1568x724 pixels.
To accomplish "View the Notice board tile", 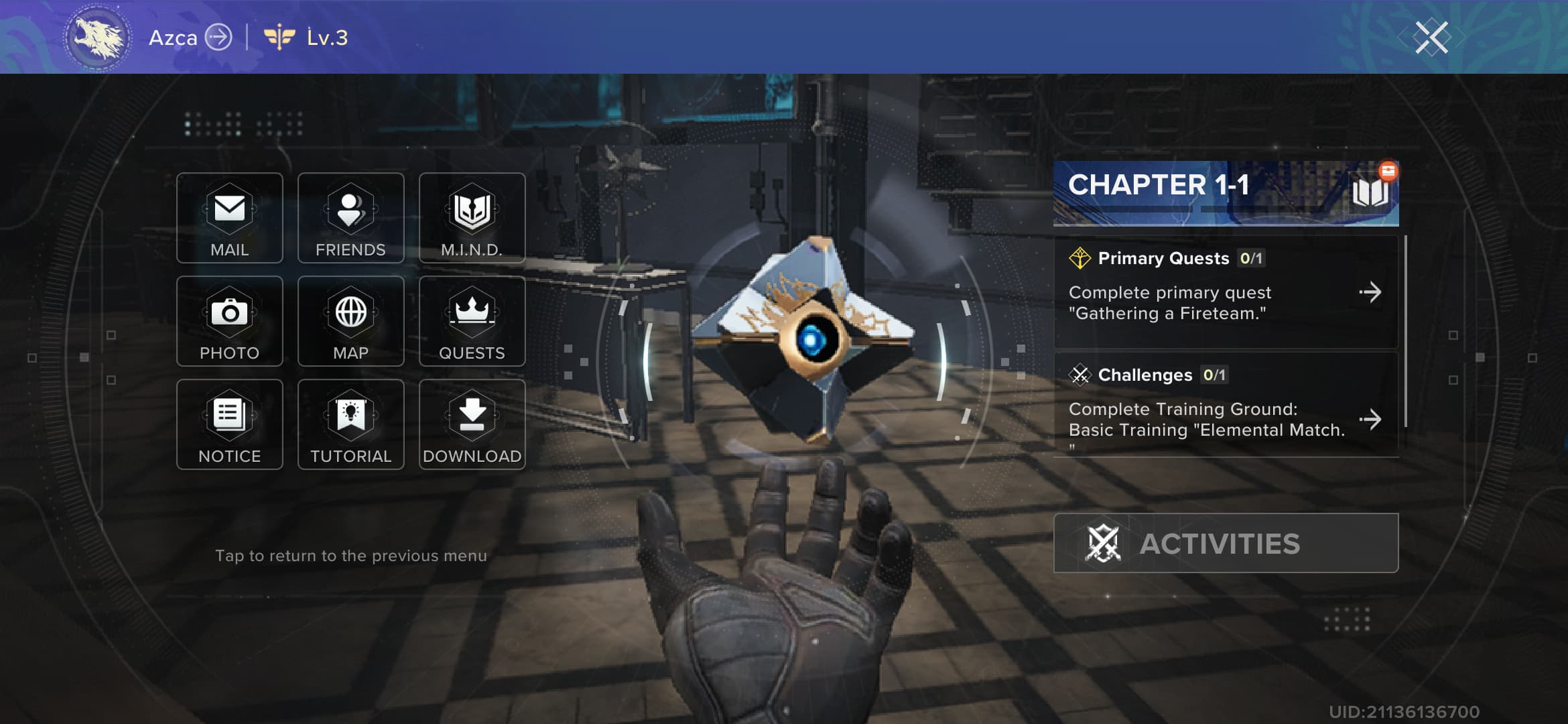I will (229, 424).
